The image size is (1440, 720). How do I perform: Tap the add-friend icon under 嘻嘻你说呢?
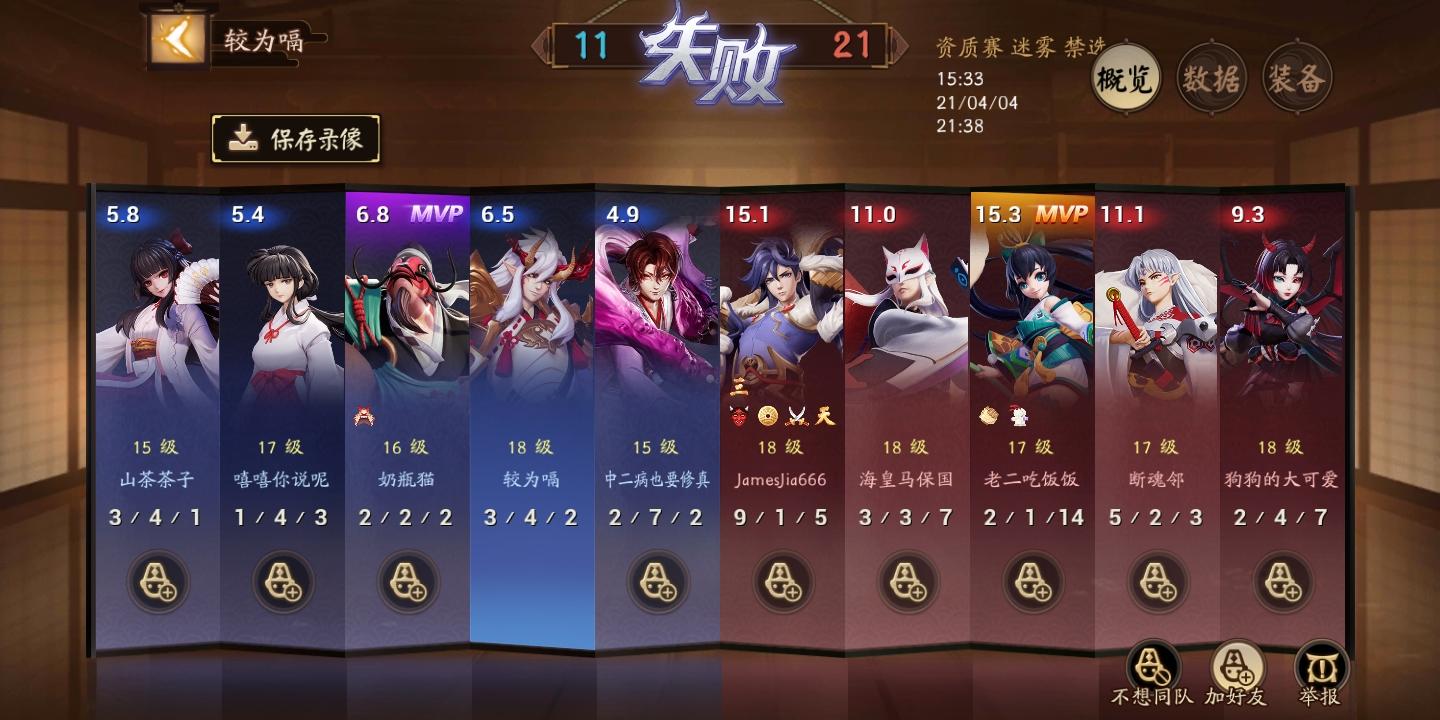click(x=281, y=585)
